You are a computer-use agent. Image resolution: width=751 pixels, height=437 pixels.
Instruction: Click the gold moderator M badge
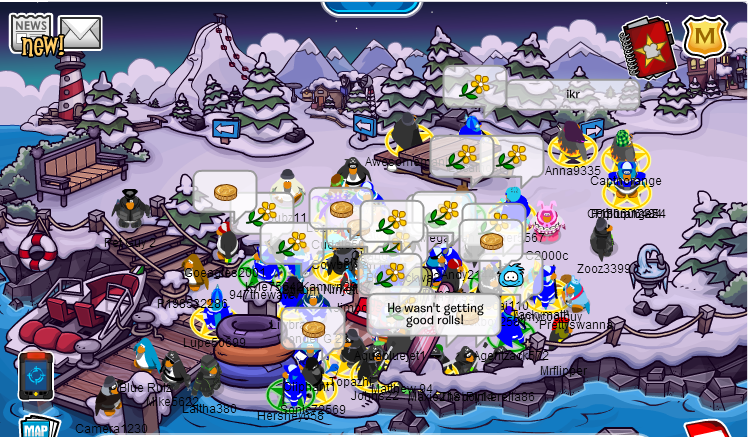pos(704,37)
